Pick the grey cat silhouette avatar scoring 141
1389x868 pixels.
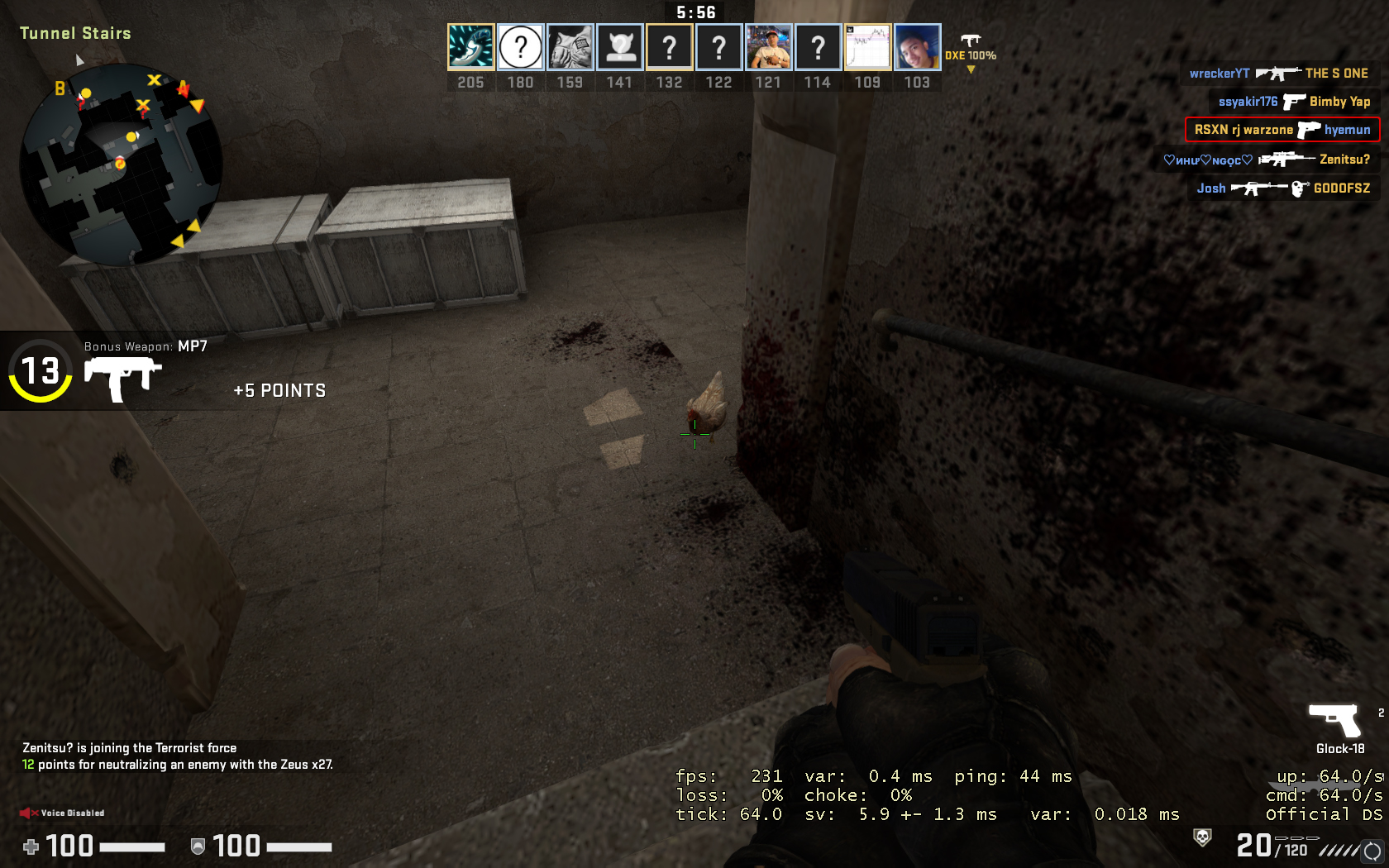(x=620, y=47)
